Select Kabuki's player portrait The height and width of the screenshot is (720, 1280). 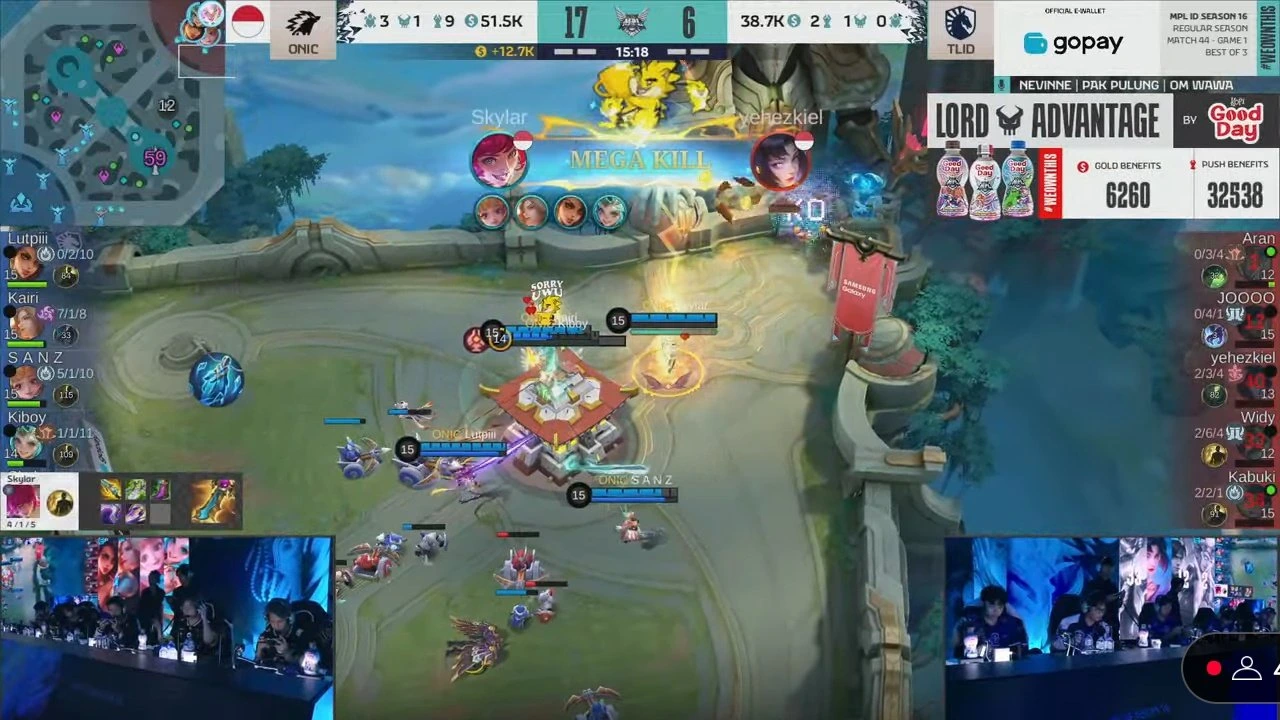click(1256, 501)
